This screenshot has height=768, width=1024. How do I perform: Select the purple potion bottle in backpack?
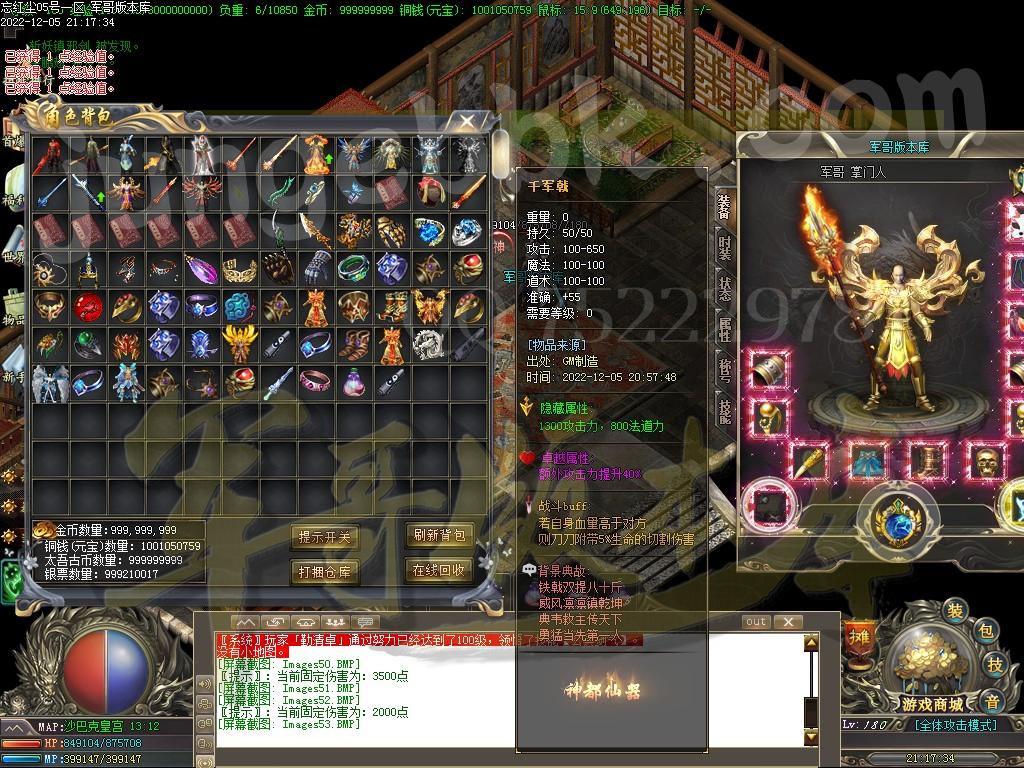pyautogui.click(x=353, y=382)
